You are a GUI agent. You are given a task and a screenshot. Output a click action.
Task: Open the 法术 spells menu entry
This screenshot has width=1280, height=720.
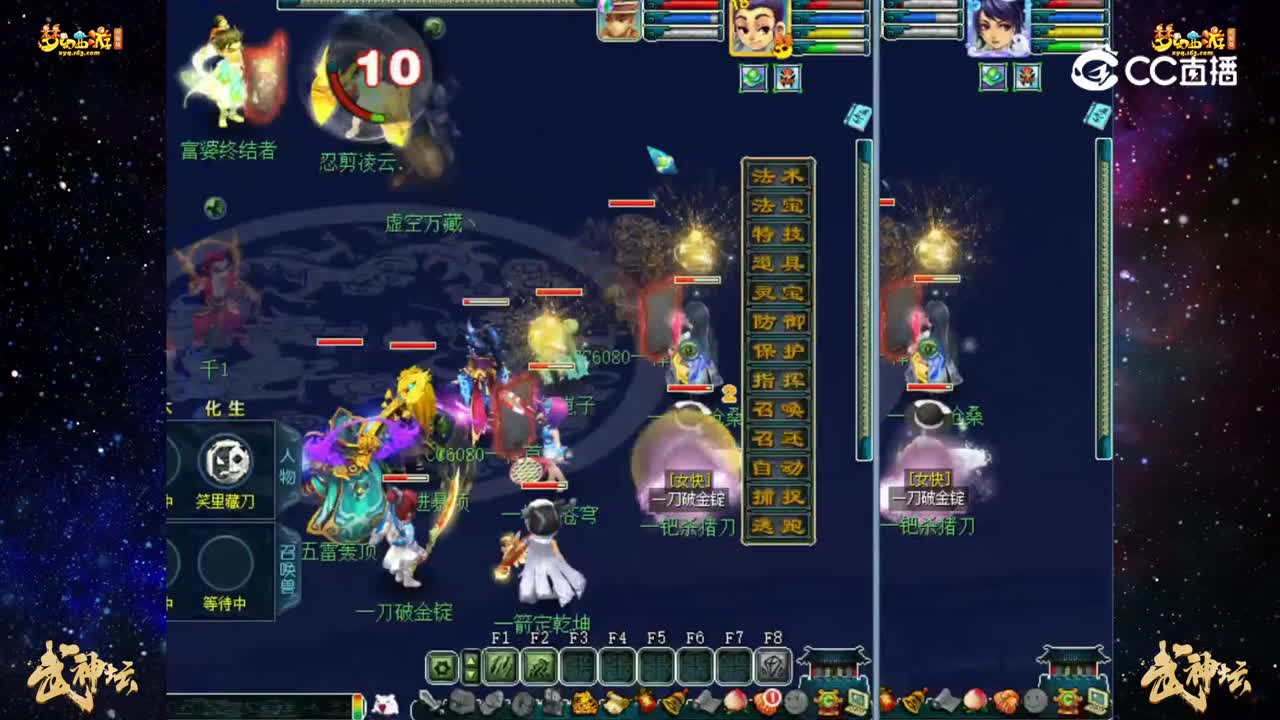(x=778, y=176)
